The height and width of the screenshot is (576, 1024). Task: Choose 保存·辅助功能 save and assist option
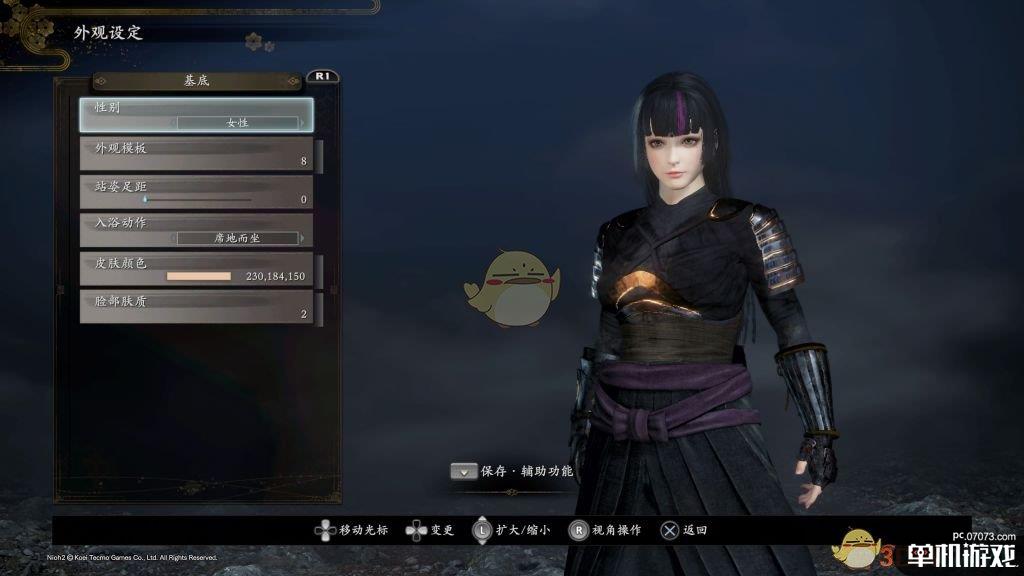(x=511, y=471)
